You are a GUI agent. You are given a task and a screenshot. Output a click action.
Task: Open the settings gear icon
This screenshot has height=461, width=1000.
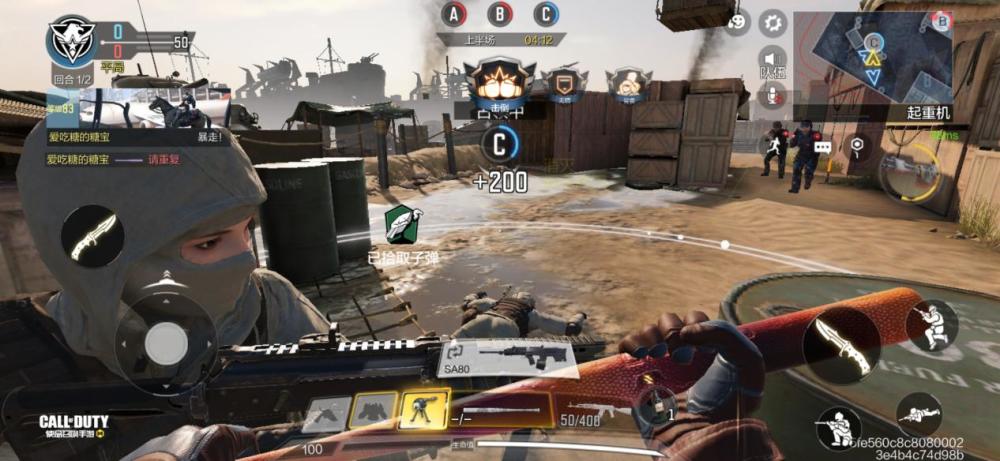pyautogui.click(x=772, y=22)
